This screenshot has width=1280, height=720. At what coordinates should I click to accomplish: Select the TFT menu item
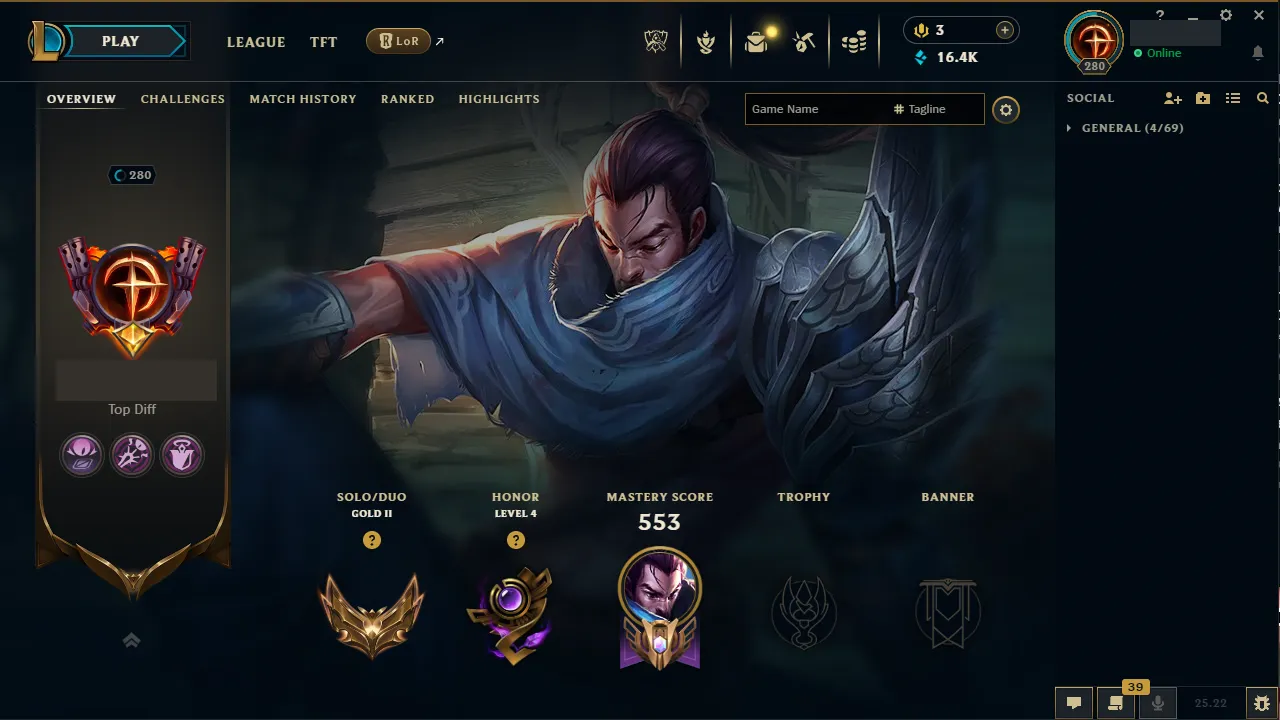323,42
